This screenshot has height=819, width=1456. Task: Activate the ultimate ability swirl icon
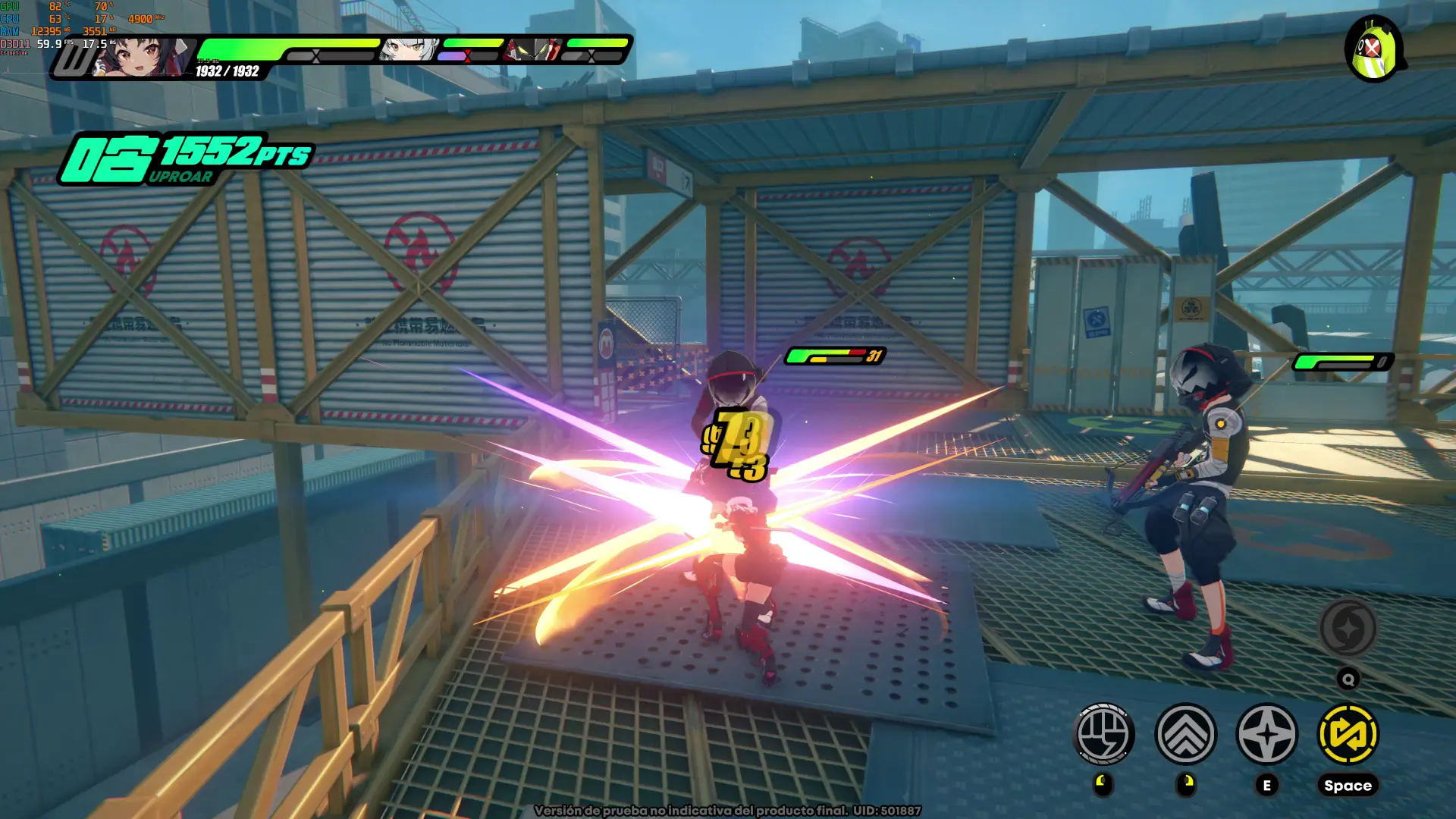pos(1348,628)
